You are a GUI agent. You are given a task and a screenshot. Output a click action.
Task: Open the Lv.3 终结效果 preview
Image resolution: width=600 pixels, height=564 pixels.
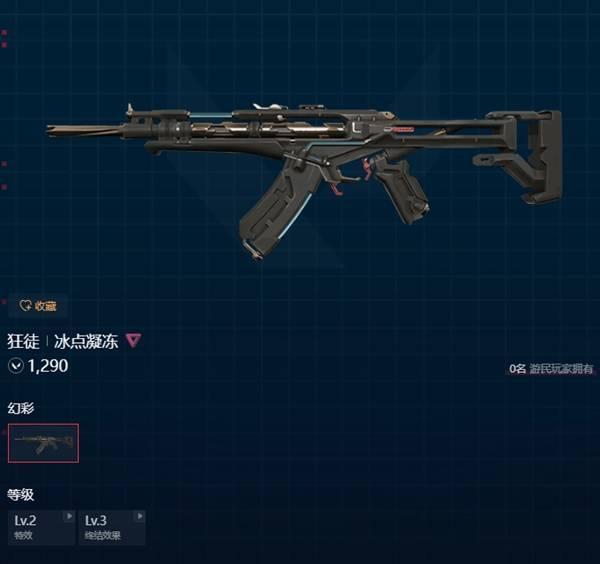[111, 526]
